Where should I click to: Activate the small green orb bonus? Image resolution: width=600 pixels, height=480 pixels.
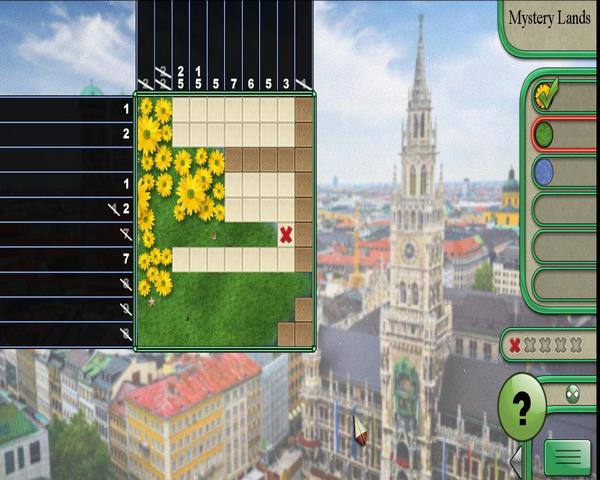(x=573, y=393)
